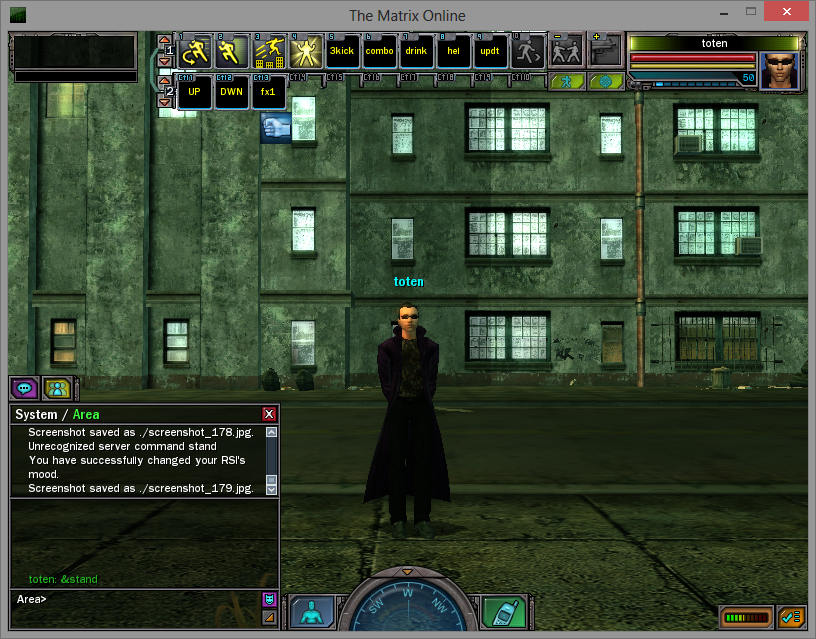Open the checklist icon in the corner
The width and height of the screenshot is (816, 639).
pos(791,617)
